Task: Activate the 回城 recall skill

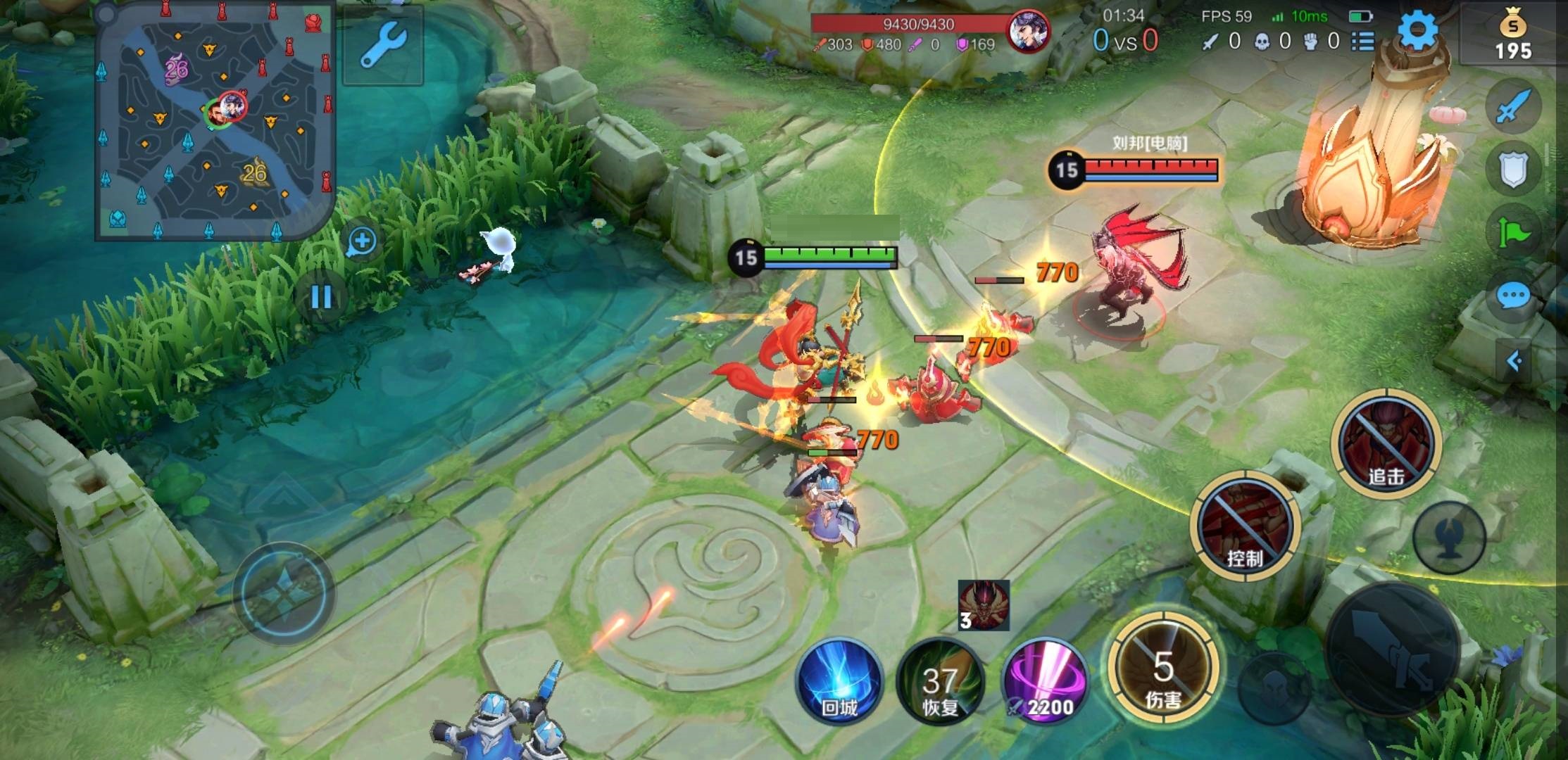Action: pyautogui.click(x=839, y=680)
